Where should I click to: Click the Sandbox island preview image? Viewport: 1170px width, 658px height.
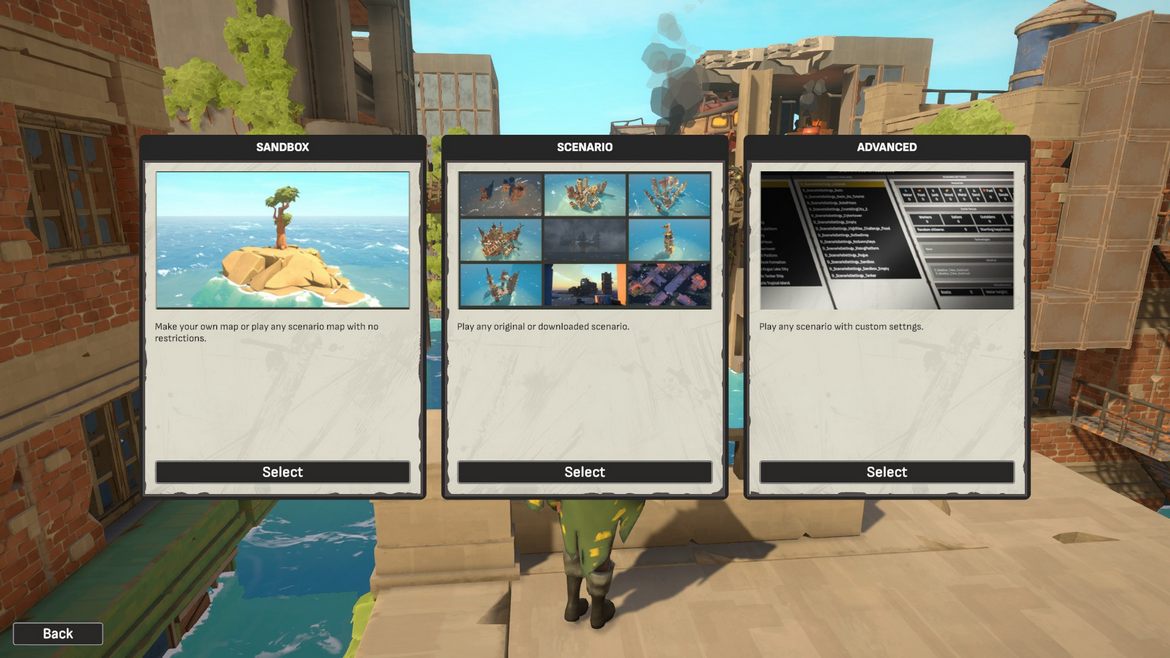282,240
